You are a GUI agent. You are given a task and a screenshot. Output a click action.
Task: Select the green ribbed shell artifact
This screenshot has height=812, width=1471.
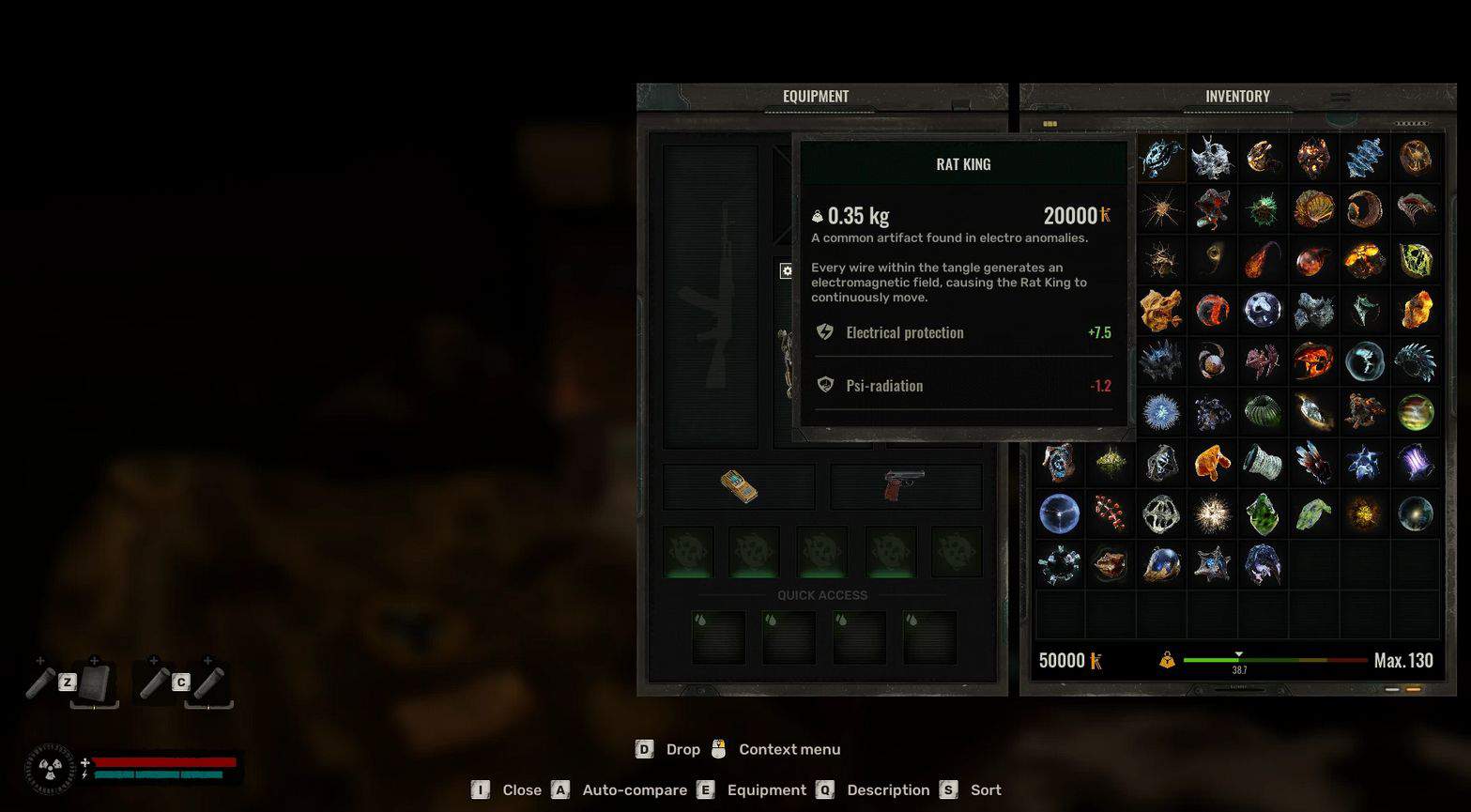click(1263, 411)
